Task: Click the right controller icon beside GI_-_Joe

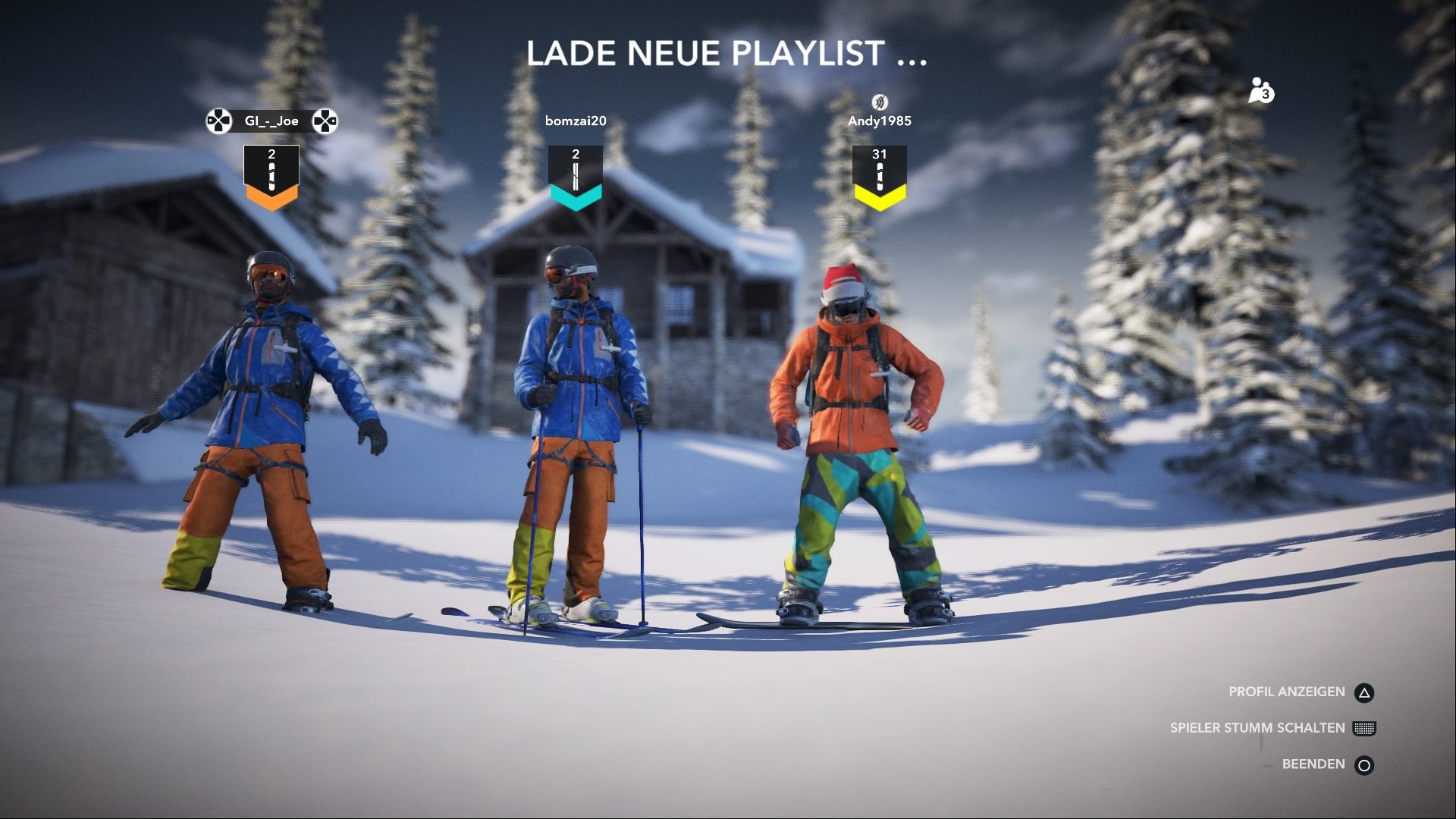Action: point(326,120)
